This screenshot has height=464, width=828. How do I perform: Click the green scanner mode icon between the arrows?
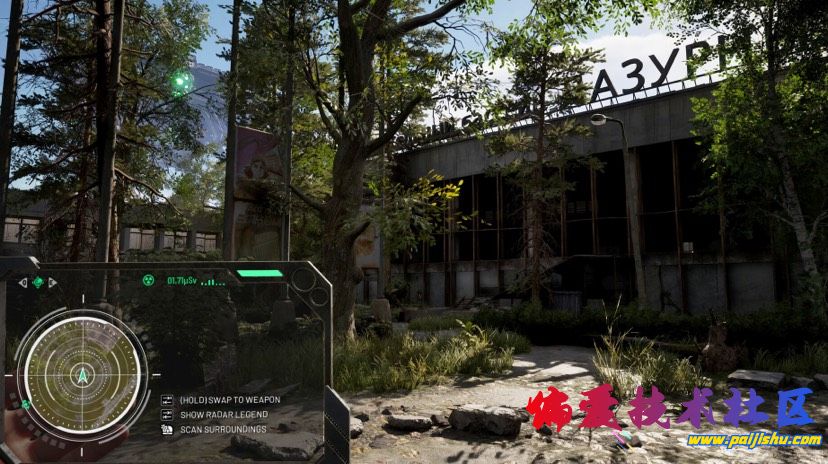pyautogui.click(x=38, y=283)
